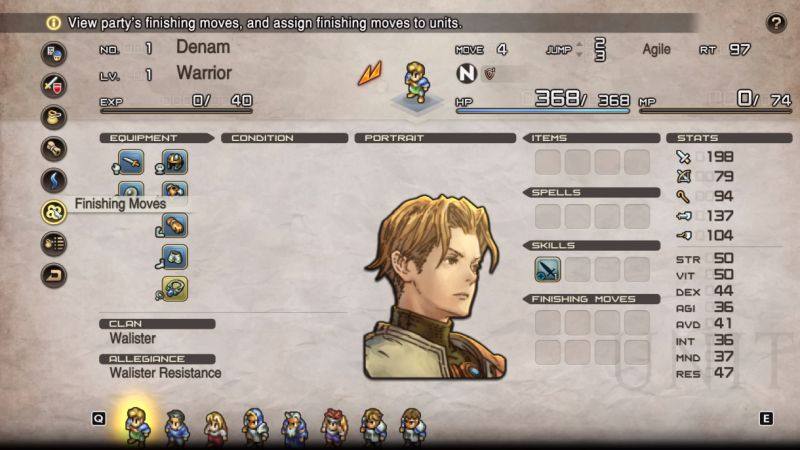
Task: Switch to the dark-haired party member
Action: point(176,425)
